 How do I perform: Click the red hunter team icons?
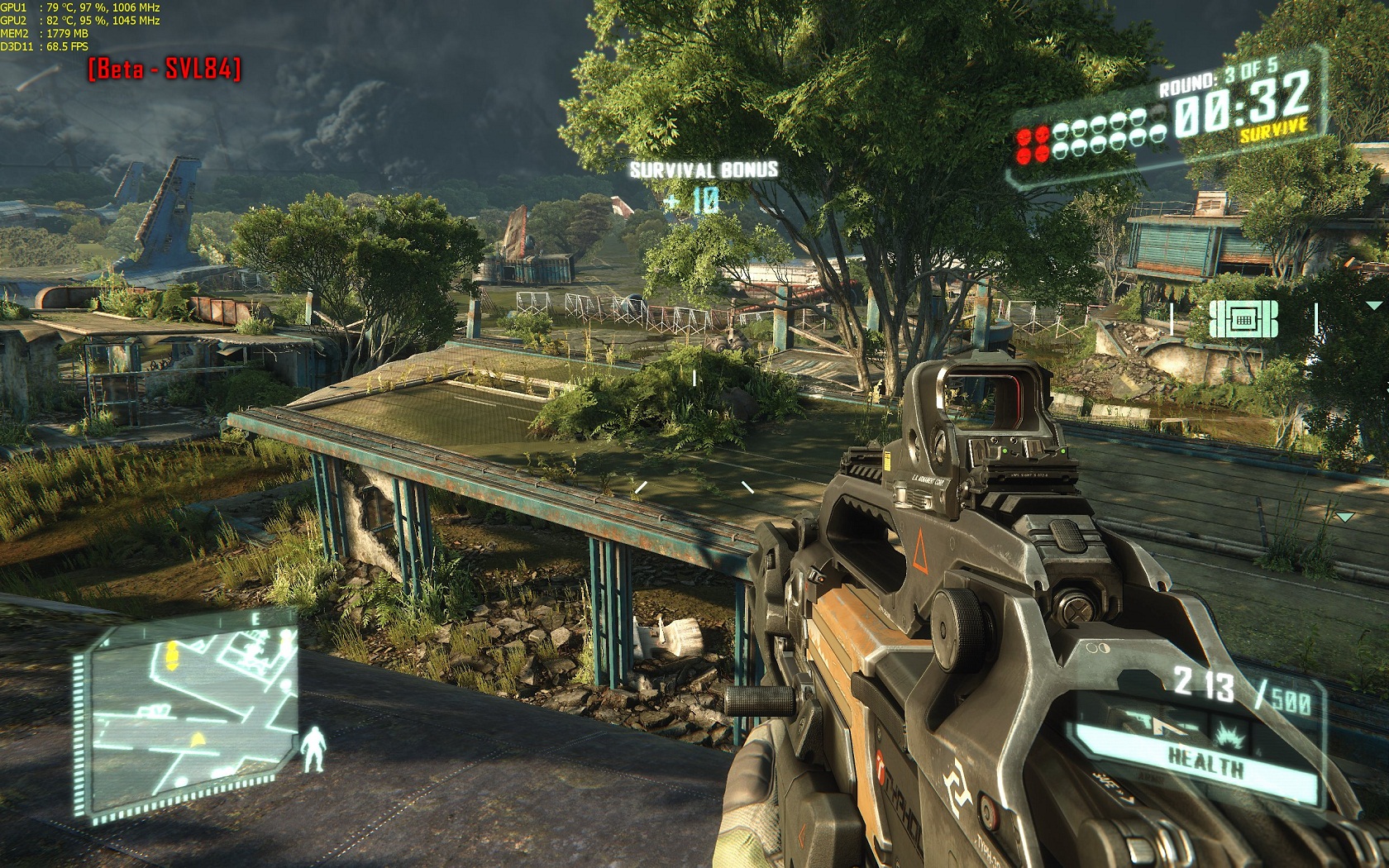tap(1033, 145)
